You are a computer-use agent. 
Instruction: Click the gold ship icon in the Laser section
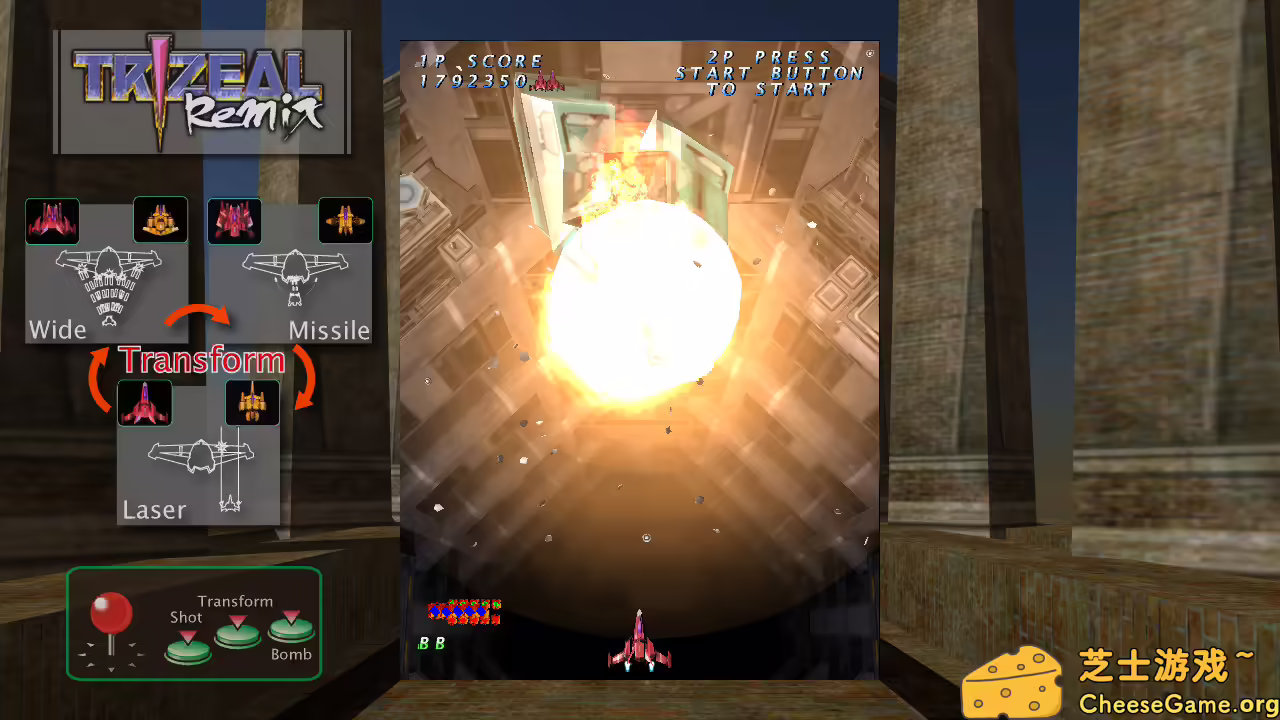point(251,402)
